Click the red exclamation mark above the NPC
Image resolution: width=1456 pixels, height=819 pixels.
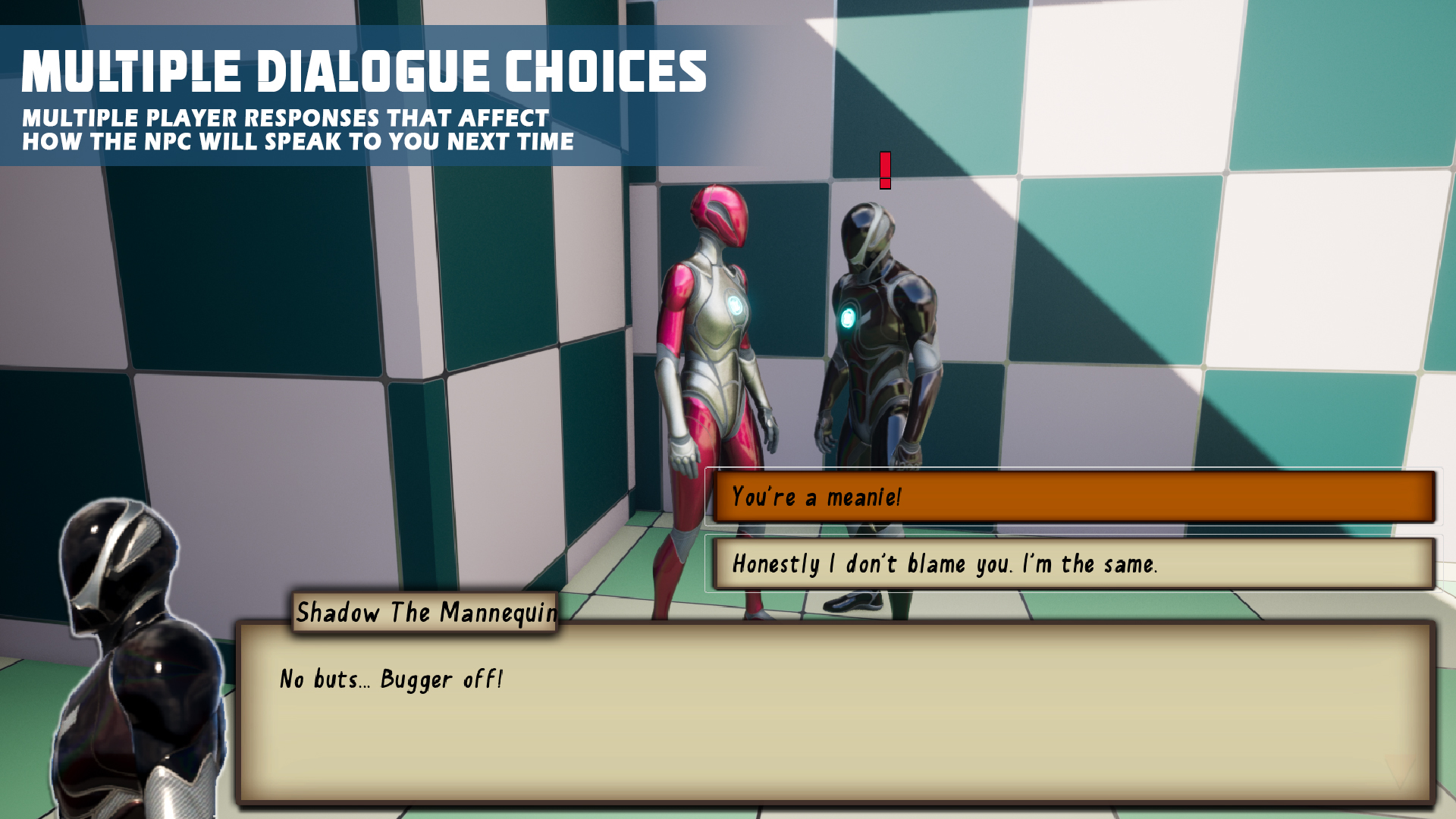point(884,168)
